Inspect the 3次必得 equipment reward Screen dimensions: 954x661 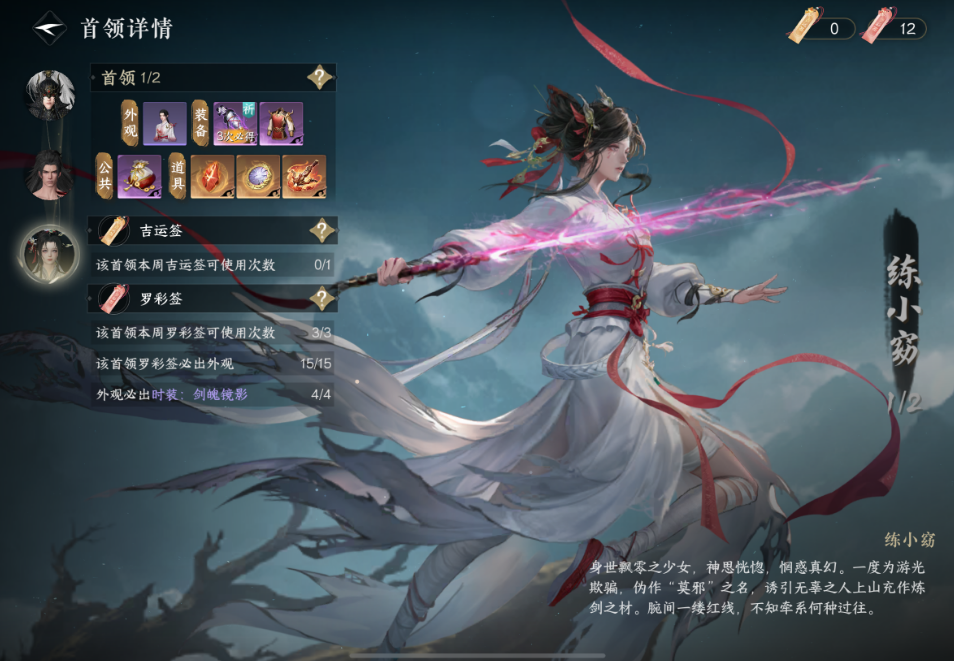(x=234, y=124)
